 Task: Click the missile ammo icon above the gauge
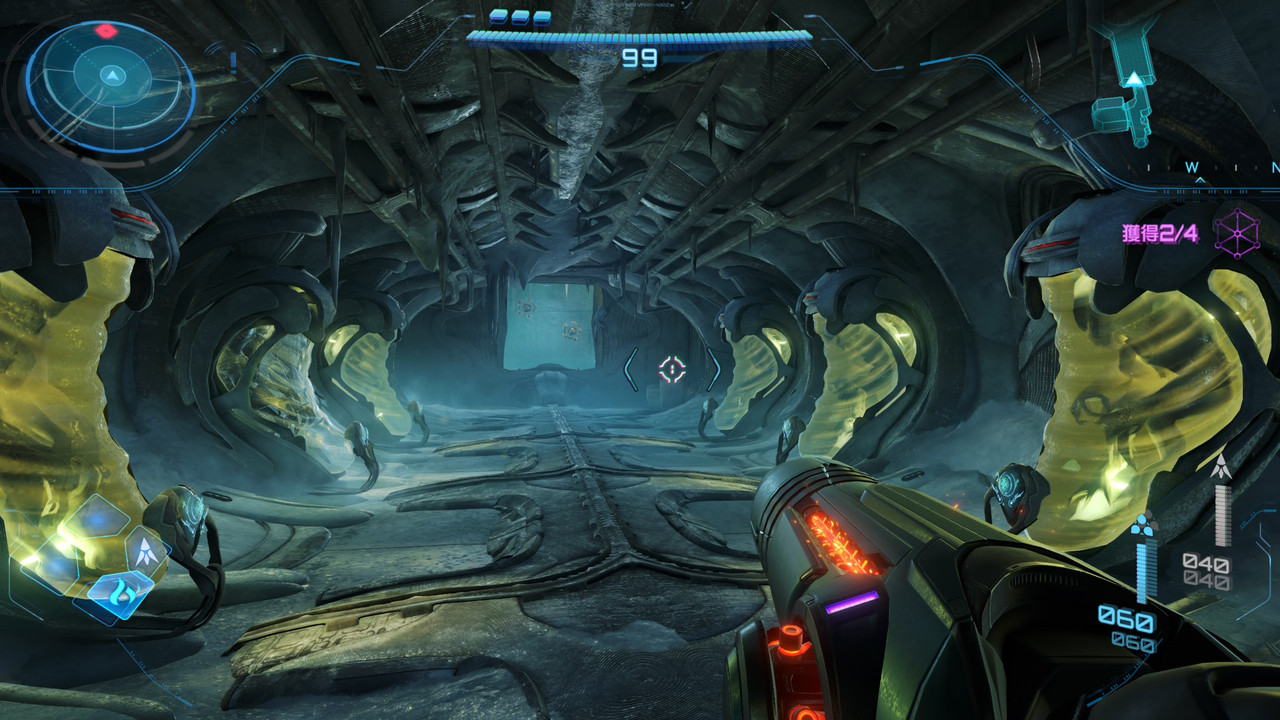click(1220, 466)
